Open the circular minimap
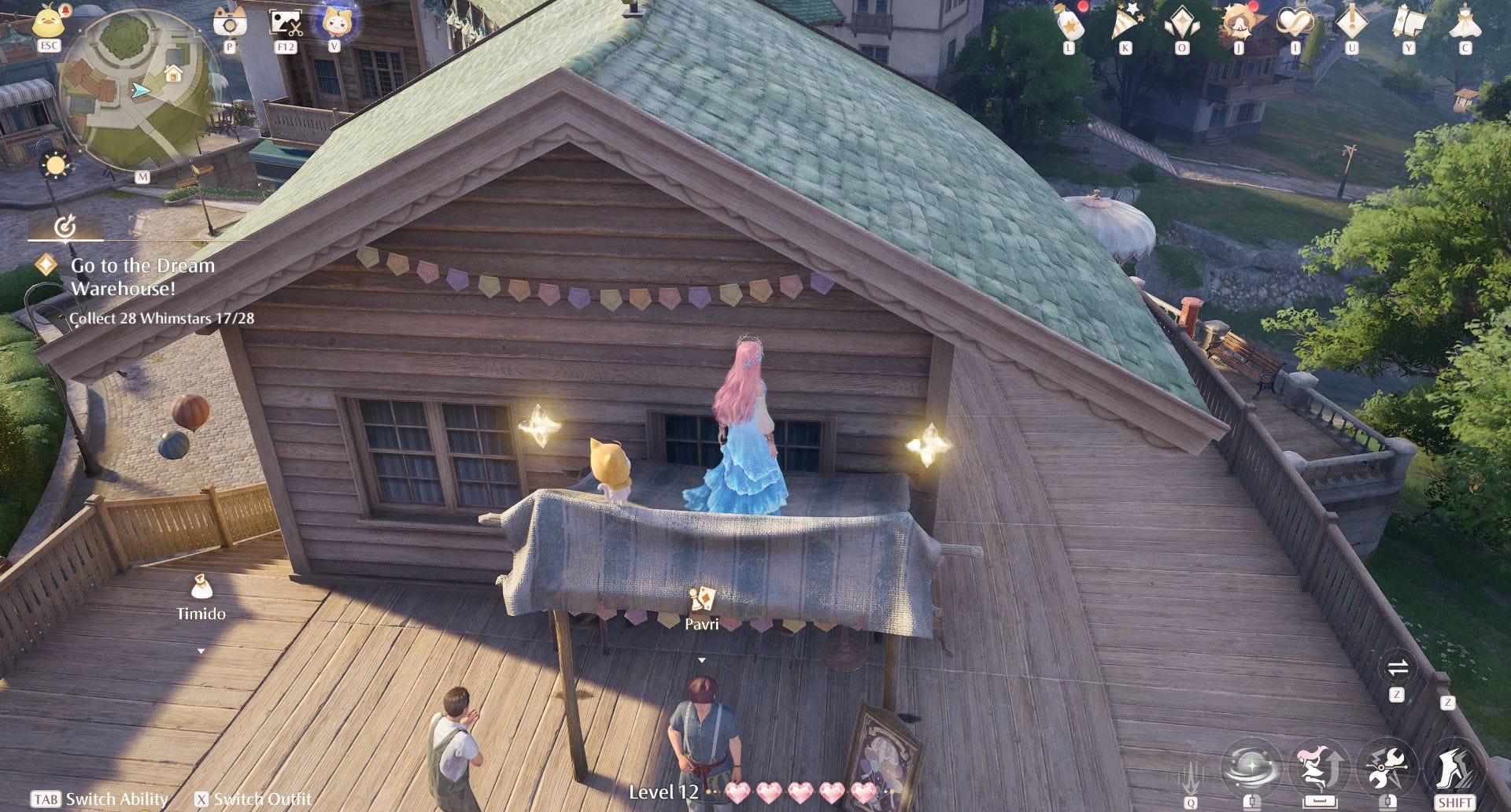The width and height of the screenshot is (1511, 812). (x=138, y=90)
